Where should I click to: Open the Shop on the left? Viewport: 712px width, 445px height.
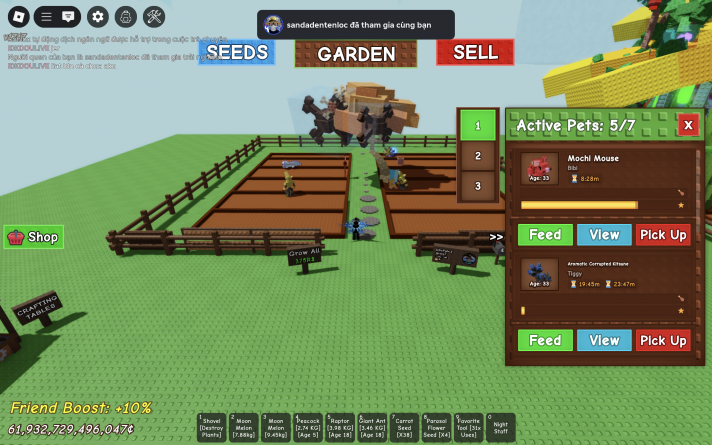(34, 237)
